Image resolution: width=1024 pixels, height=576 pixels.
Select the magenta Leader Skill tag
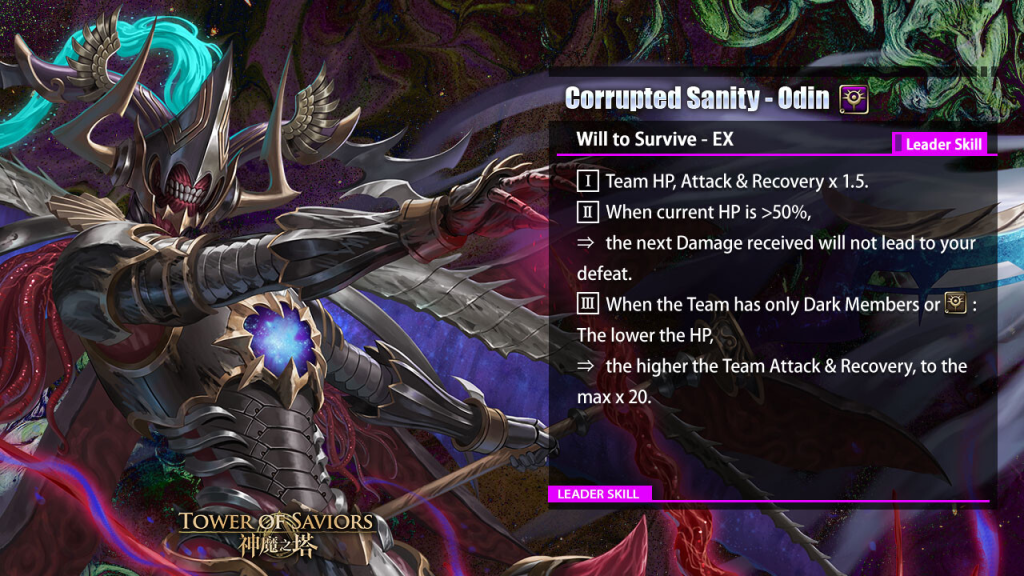click(x=940, y=144)
